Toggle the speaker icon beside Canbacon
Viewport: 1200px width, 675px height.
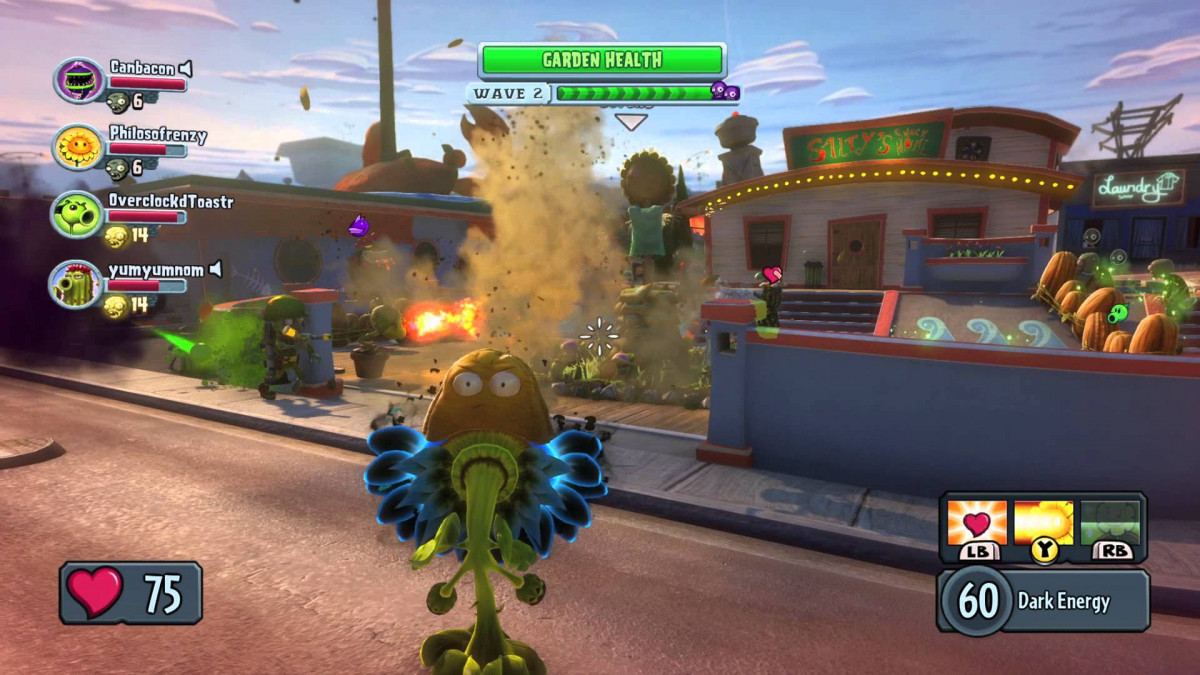[185, 68]
